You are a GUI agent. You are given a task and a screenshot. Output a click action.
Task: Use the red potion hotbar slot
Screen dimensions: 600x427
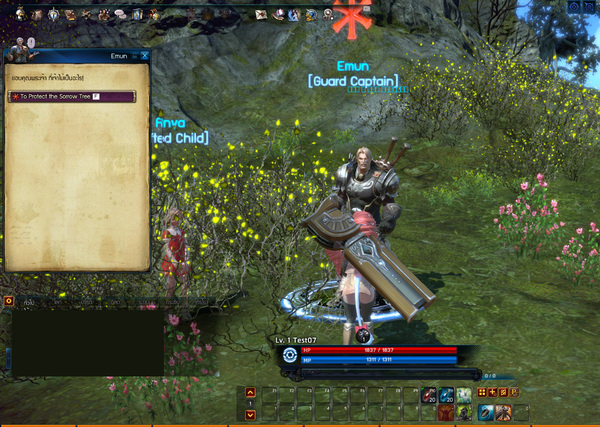coord(428,396)
